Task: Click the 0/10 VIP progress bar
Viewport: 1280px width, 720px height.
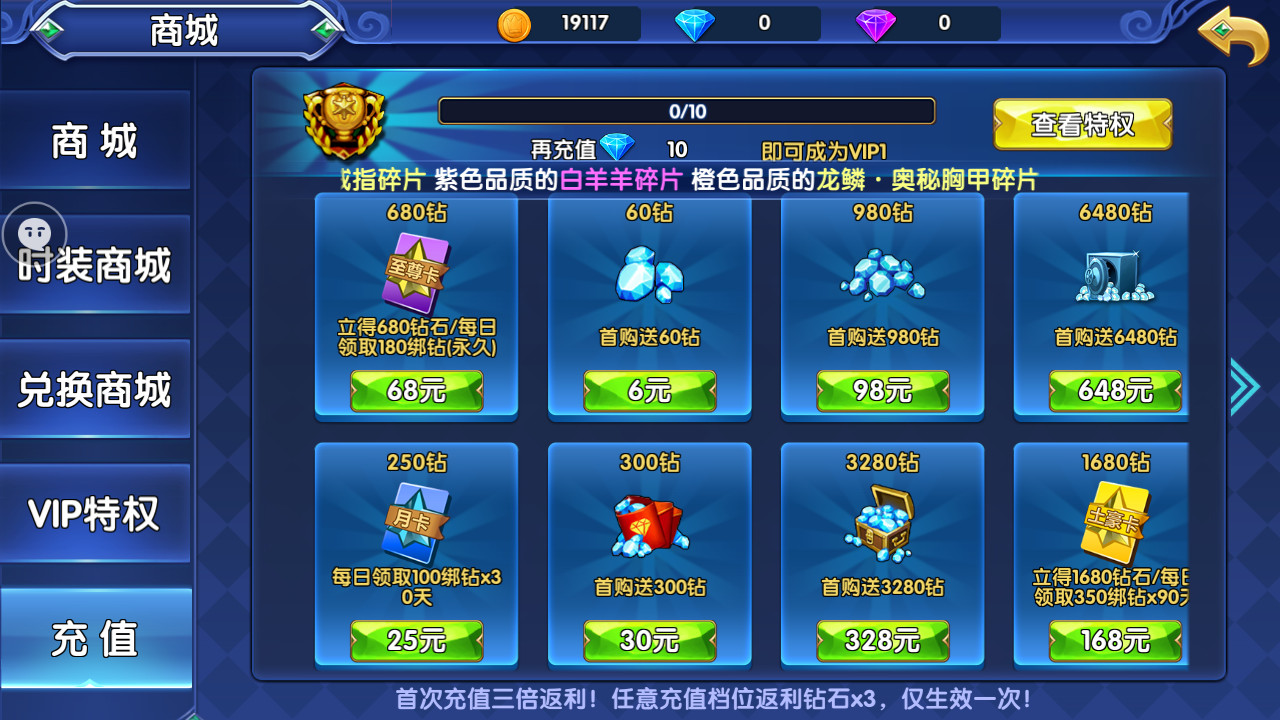Action: [687, 111]
